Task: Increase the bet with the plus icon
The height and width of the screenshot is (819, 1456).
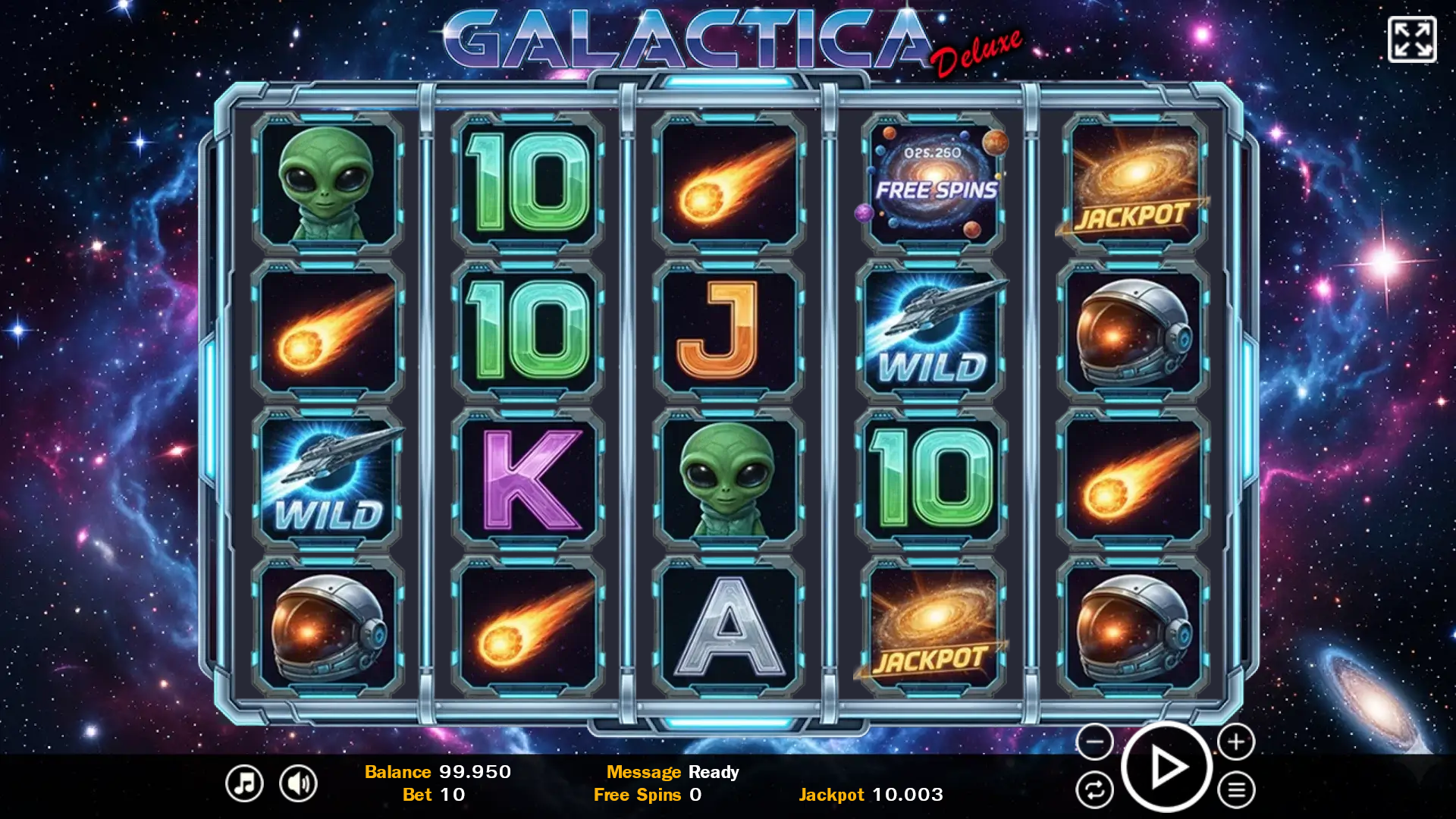Action: tap(1235, 743)
